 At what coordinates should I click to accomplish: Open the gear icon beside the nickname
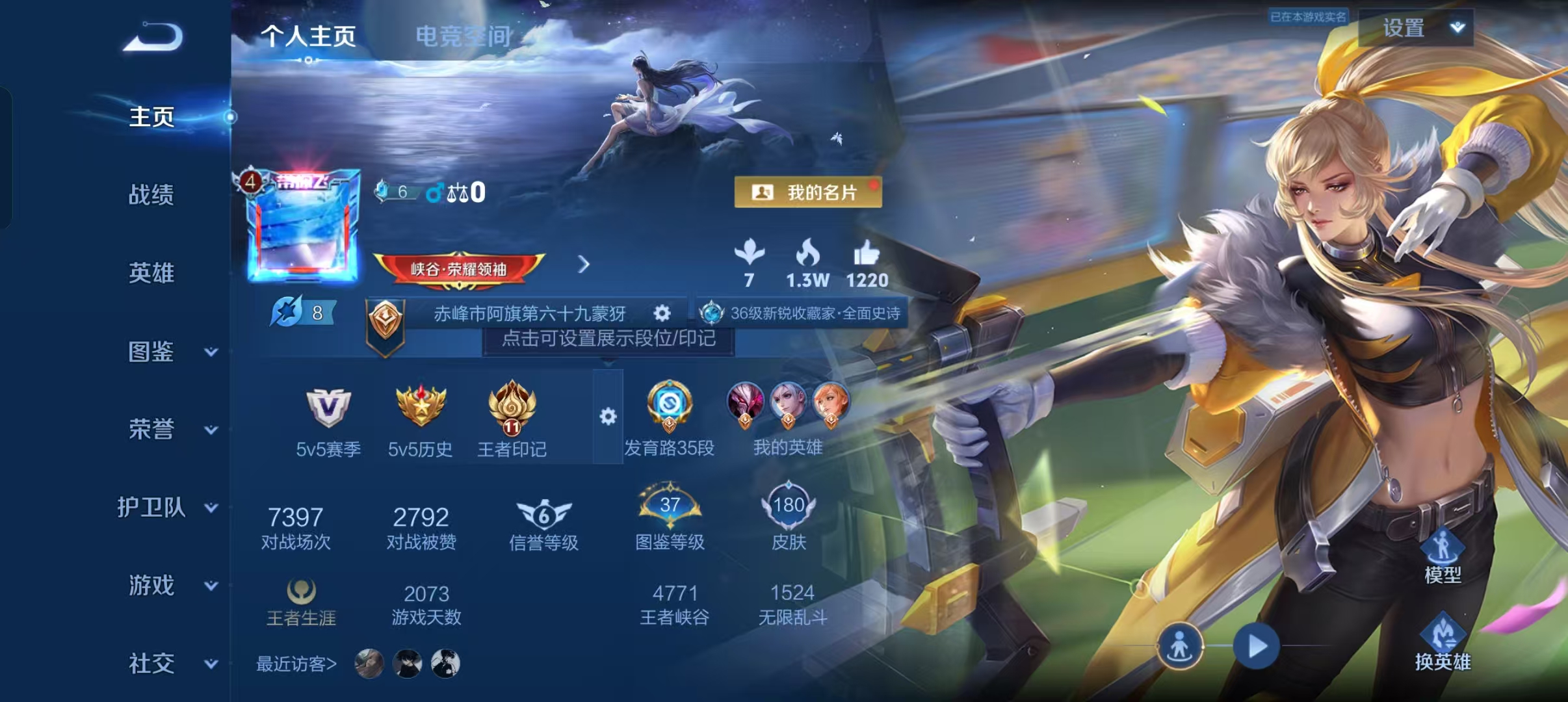tap(662, 313)
